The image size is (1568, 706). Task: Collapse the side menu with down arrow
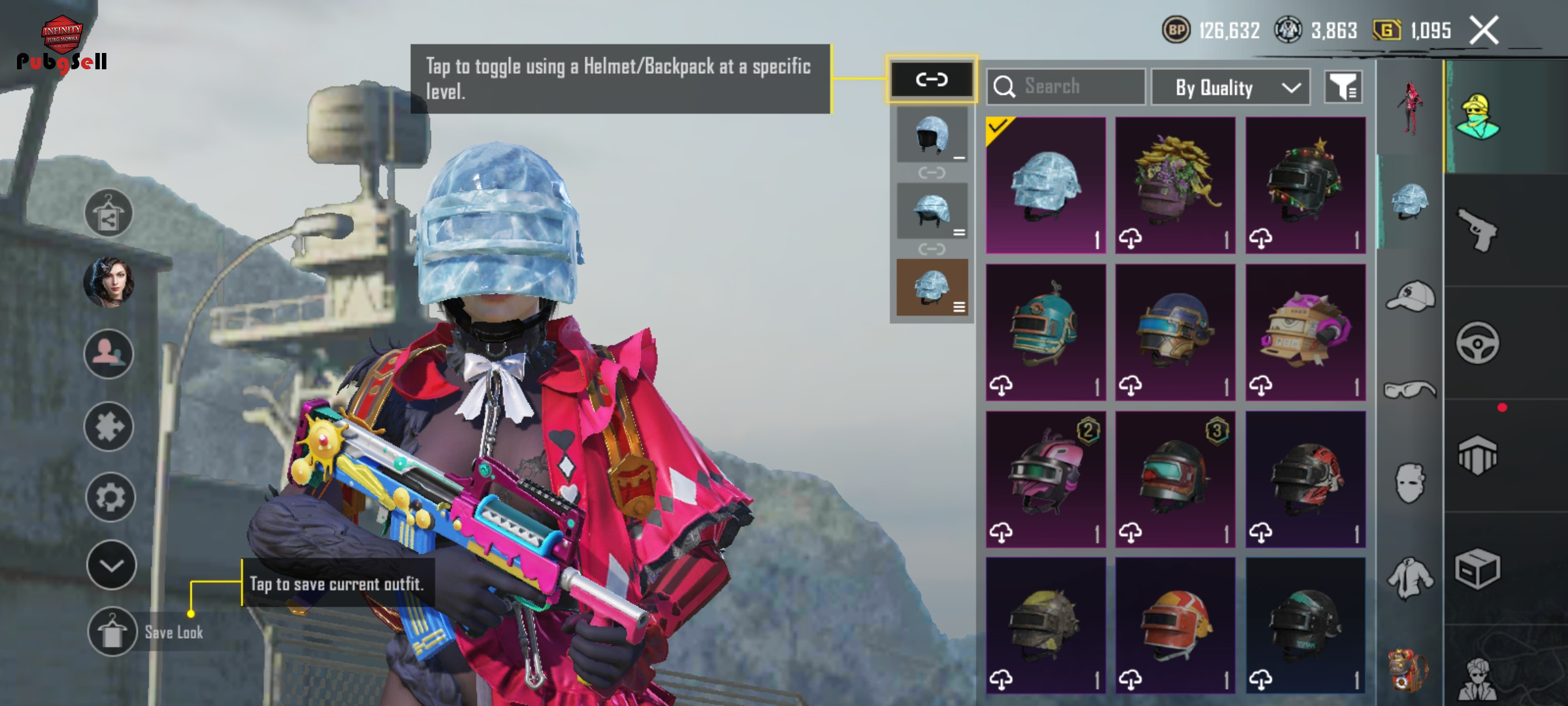click(111, 565)
